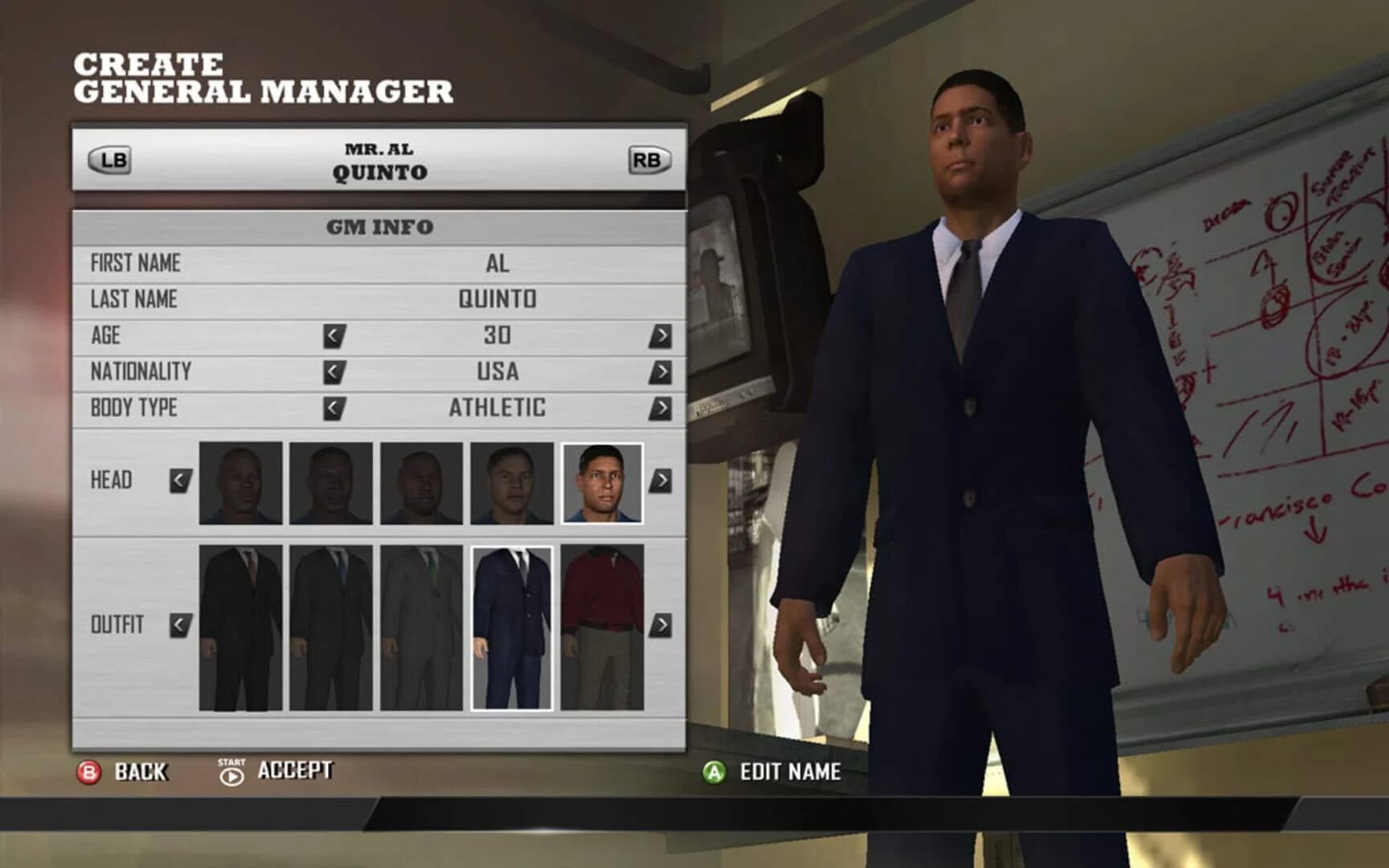
Task: Increase the Age value
Action: 661,334
